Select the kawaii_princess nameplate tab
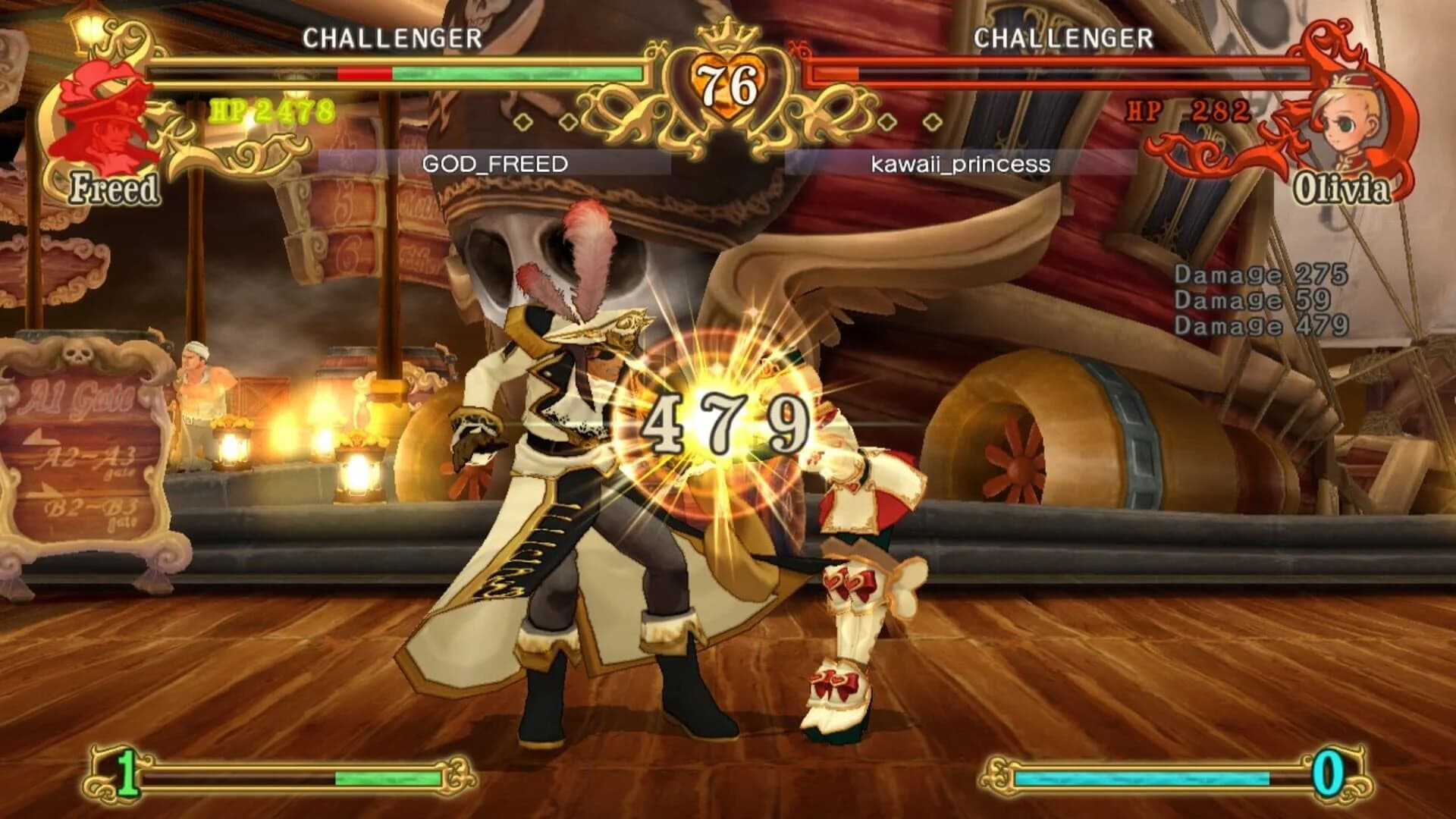This screenshot has height=819, width=1456. click(961, 163)
